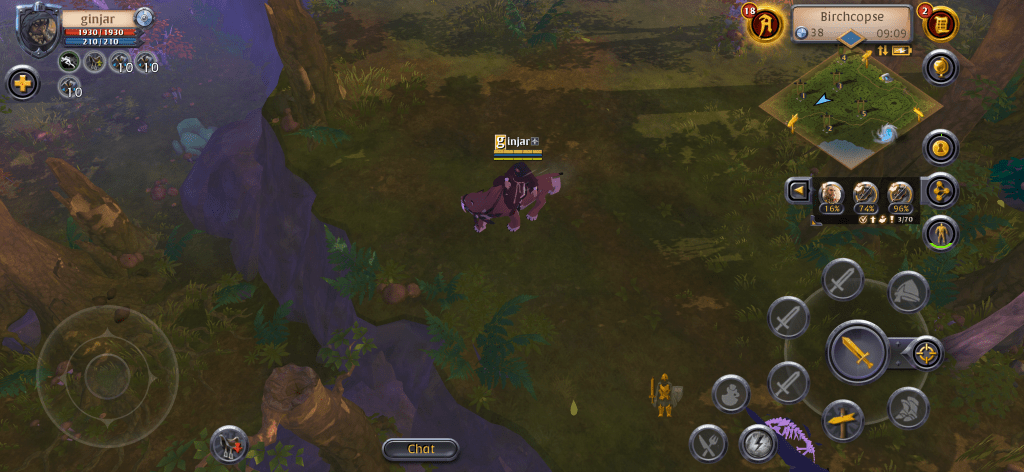Collapse the tracker panel with the arrow

(798, 190)
